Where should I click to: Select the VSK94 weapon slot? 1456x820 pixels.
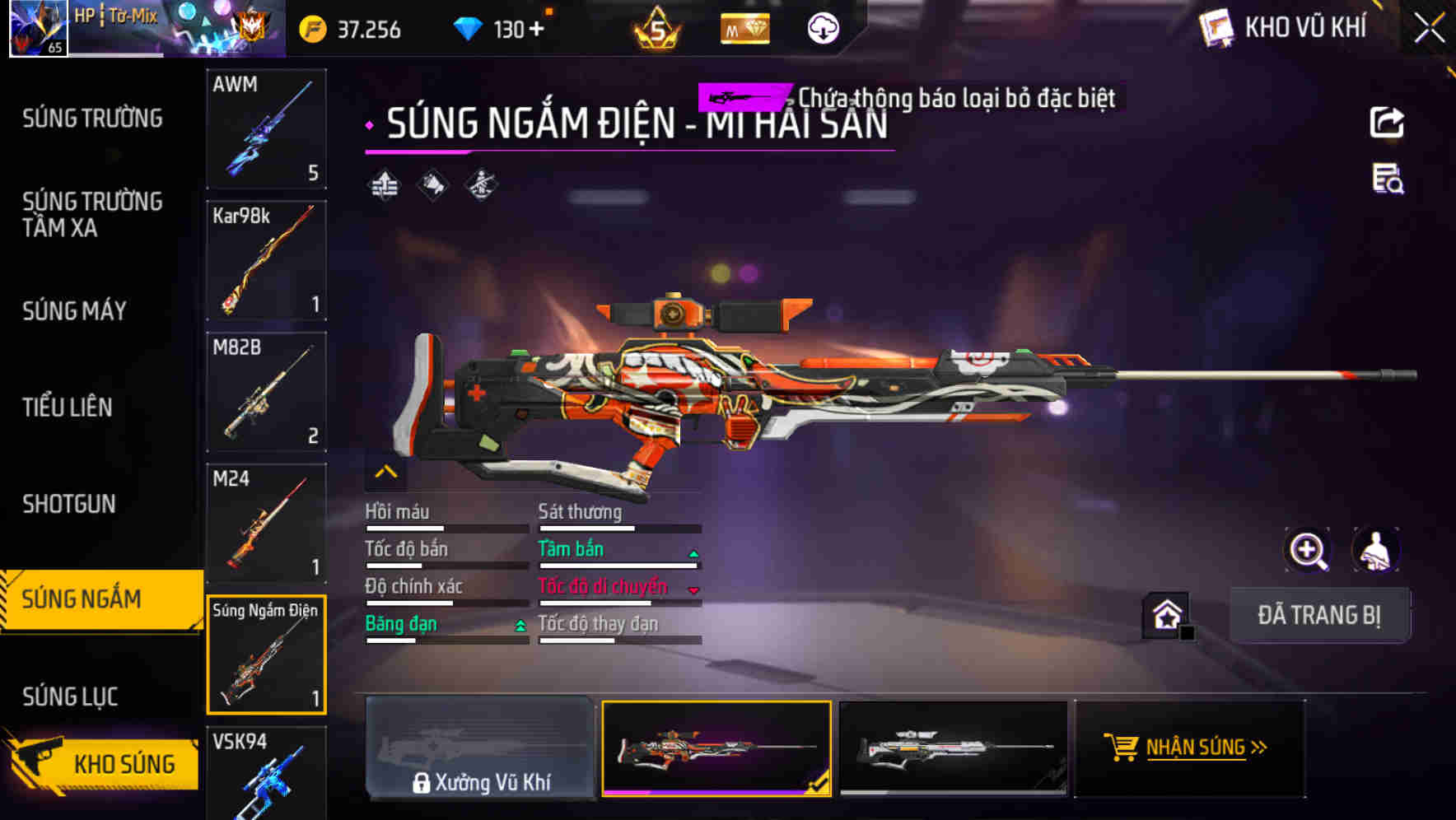(x=266, y=774)
